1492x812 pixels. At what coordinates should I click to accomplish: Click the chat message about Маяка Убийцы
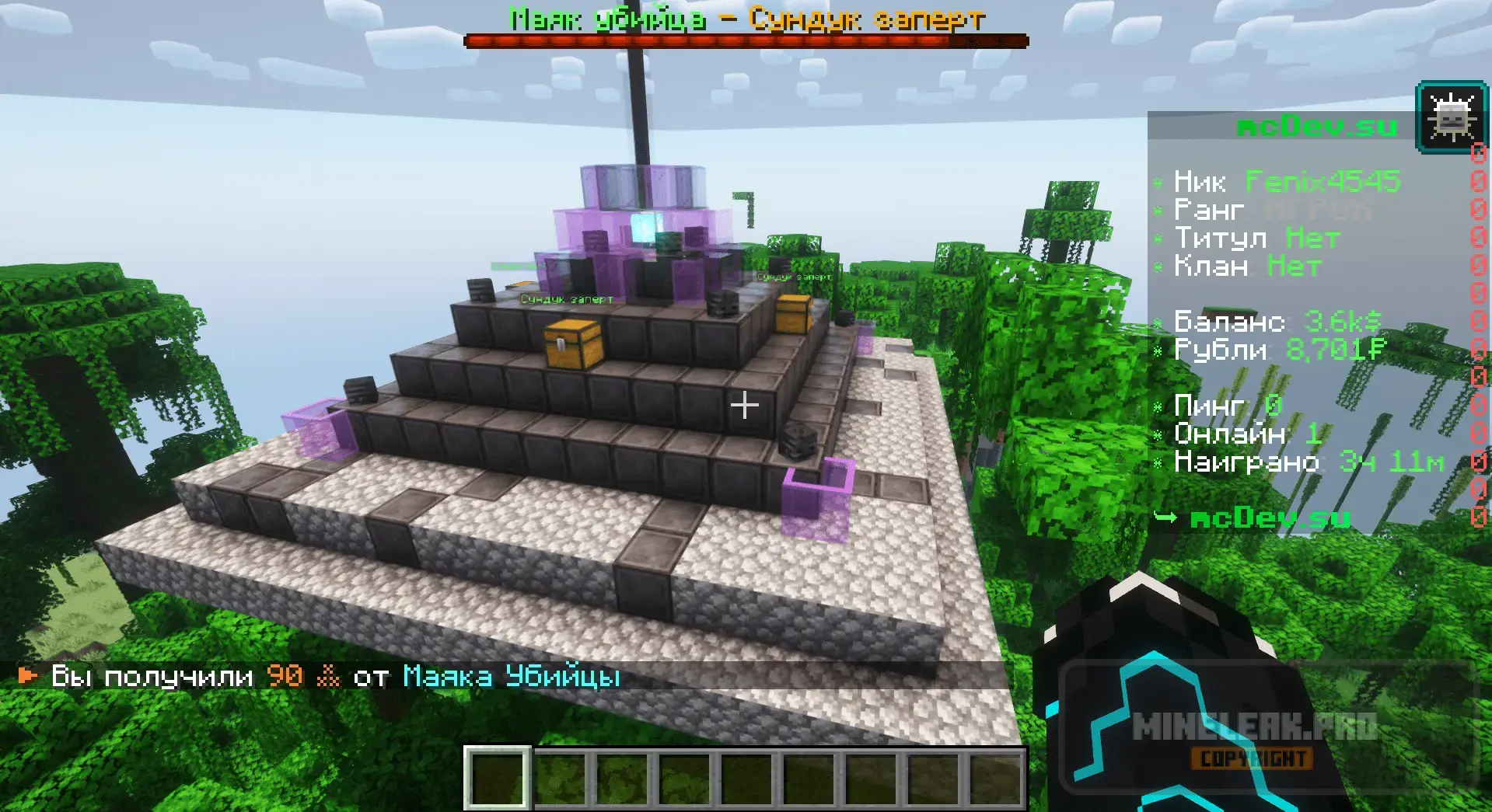coord(319,677)
